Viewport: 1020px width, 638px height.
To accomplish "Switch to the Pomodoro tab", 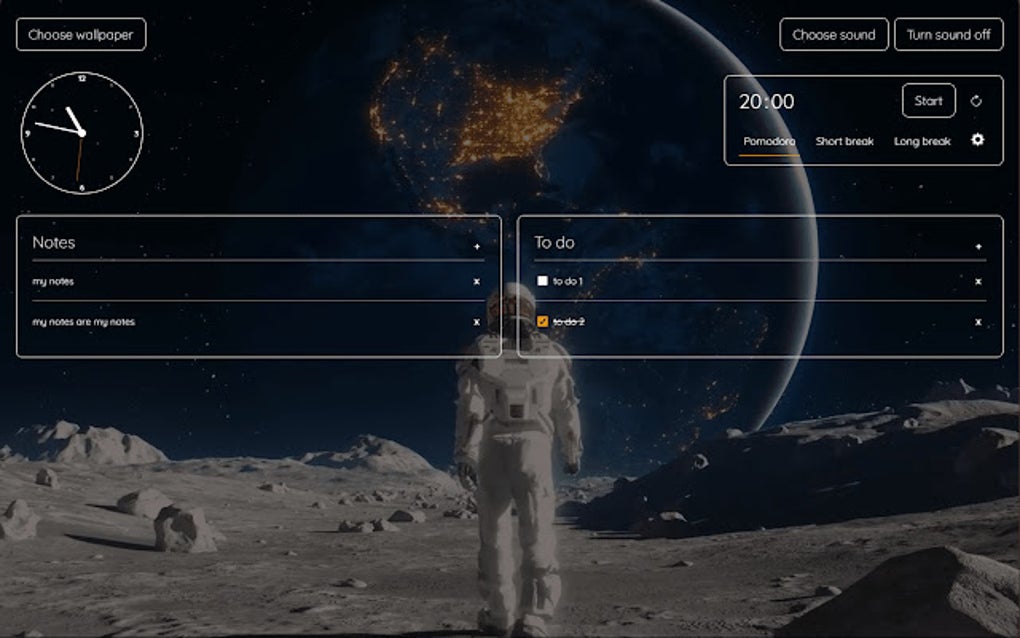I will 769,141.
